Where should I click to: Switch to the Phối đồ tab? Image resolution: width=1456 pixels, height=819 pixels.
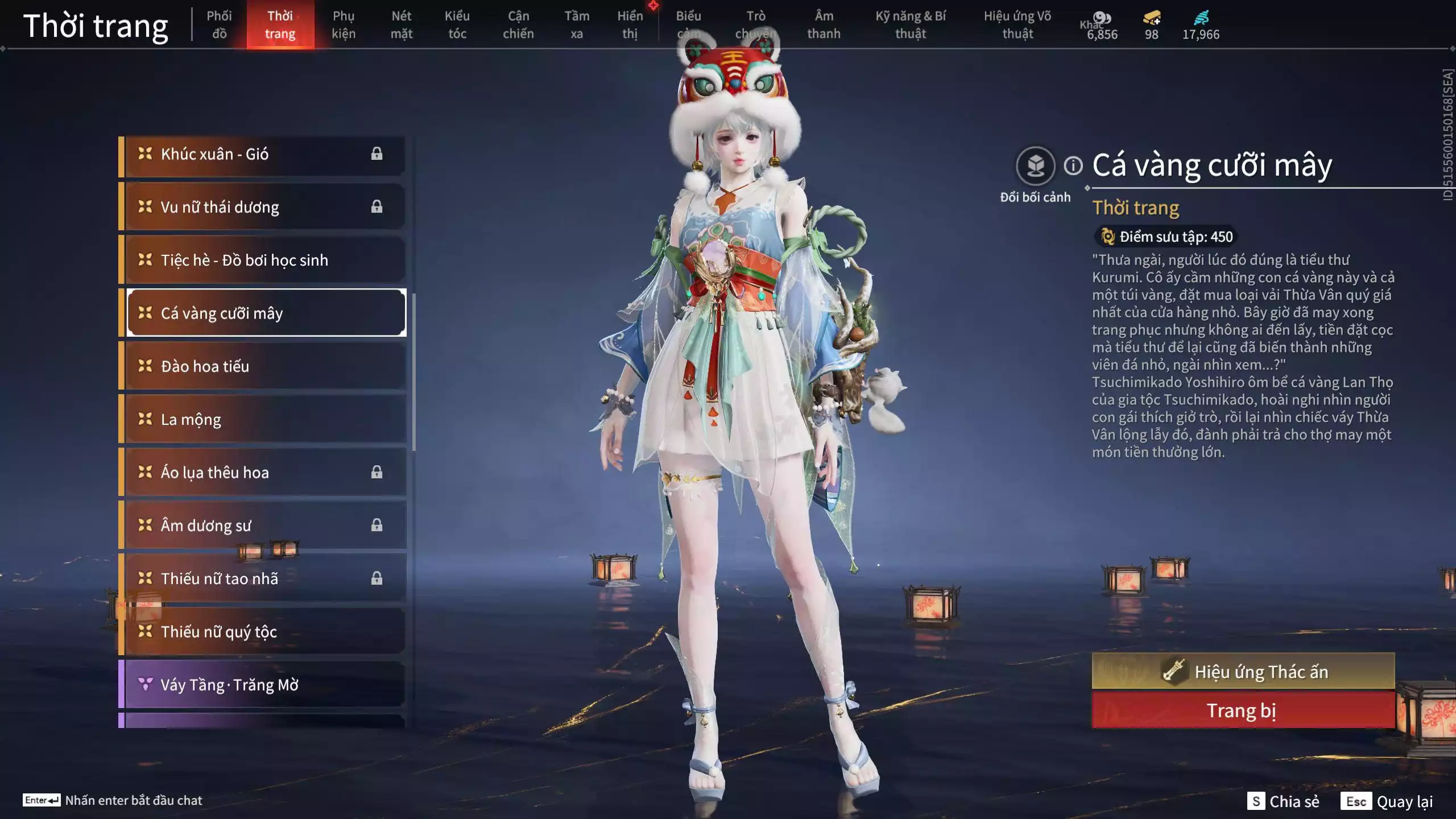point(221,24)
